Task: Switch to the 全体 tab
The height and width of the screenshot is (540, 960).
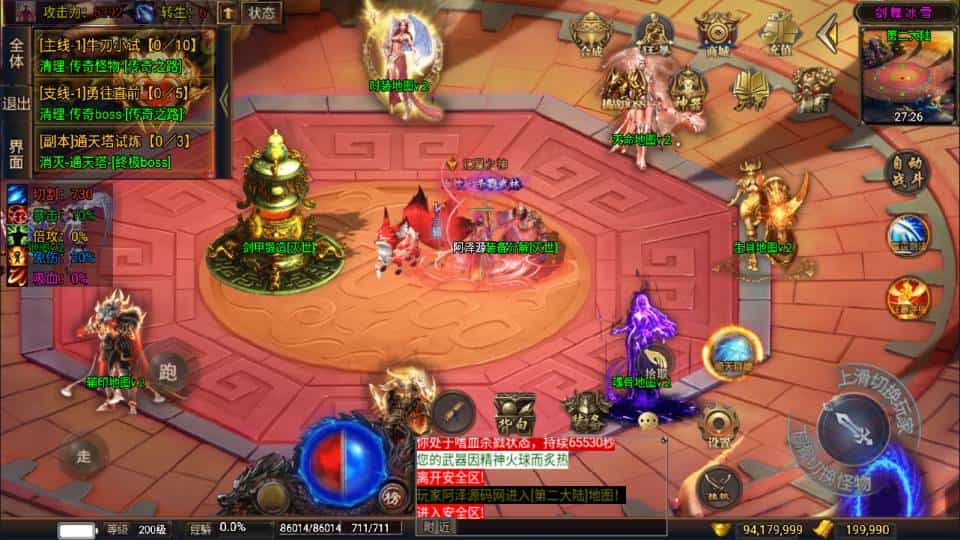Action: (16, 53)
